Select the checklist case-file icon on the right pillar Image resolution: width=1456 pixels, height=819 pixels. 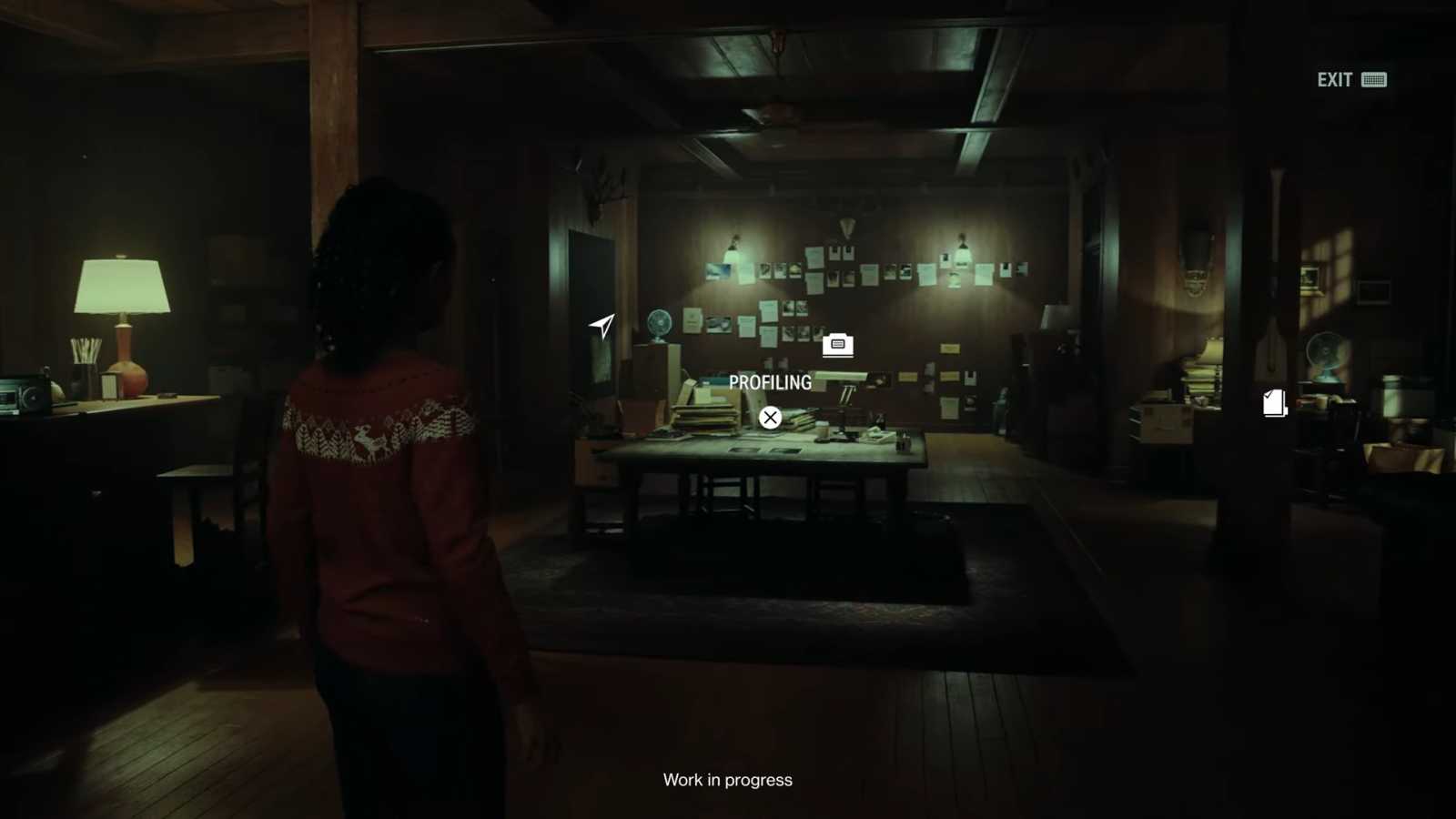(1274, 404)
